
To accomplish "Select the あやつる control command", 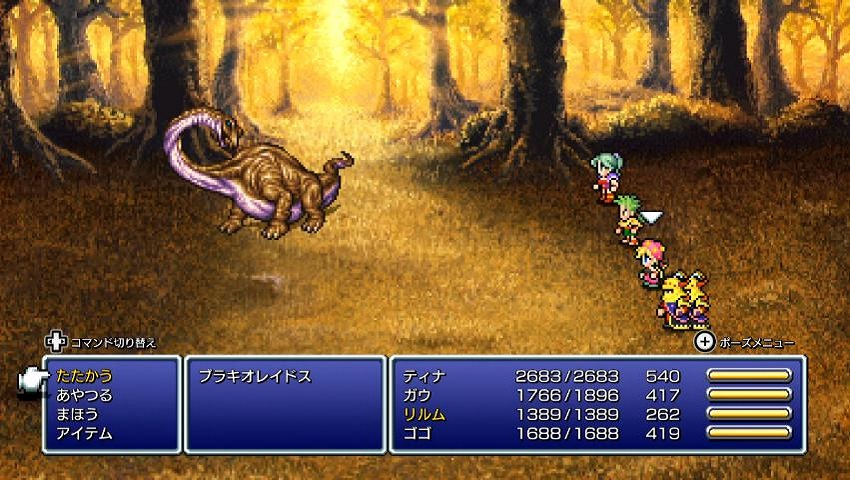I will coord(84,395).
